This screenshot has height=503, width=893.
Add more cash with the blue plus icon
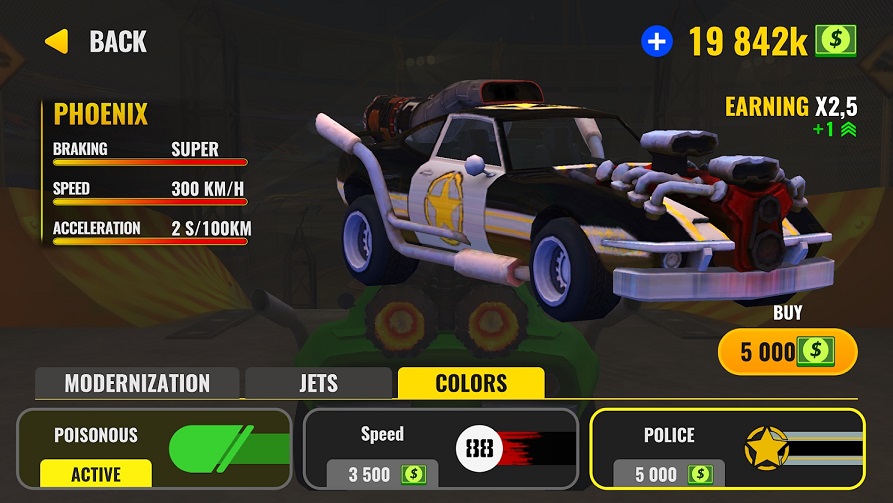[657, 41]
